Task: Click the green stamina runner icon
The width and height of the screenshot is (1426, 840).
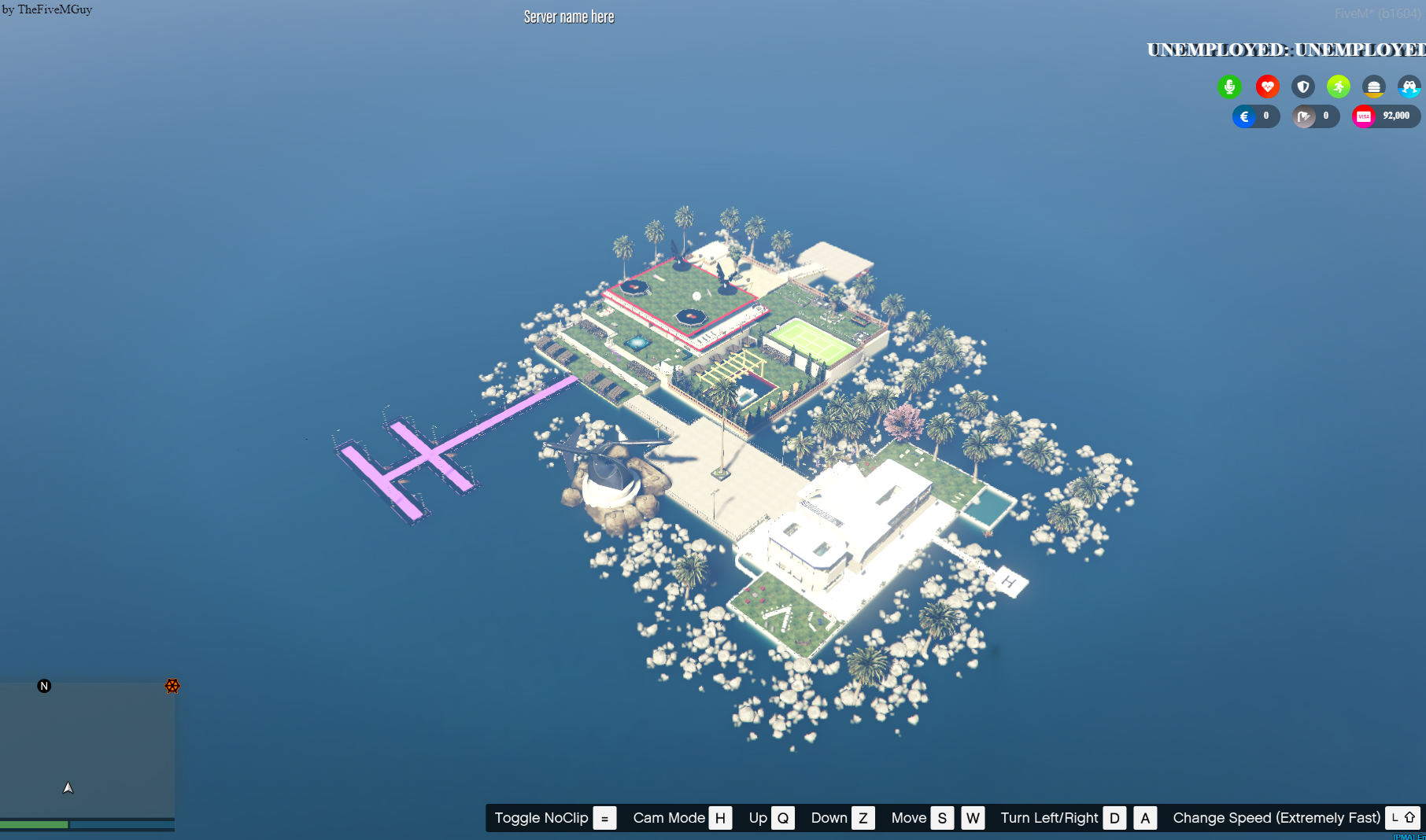Action: [1338, 87]
